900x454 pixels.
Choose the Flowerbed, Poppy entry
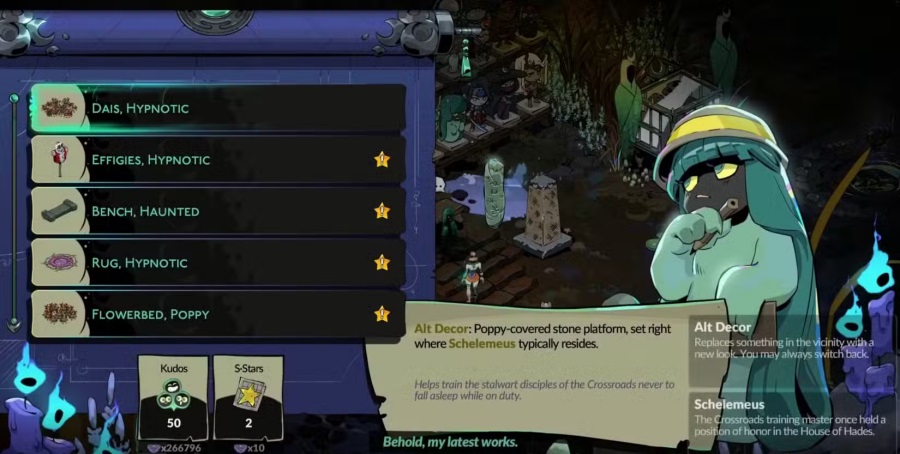(x=217, y=314)
